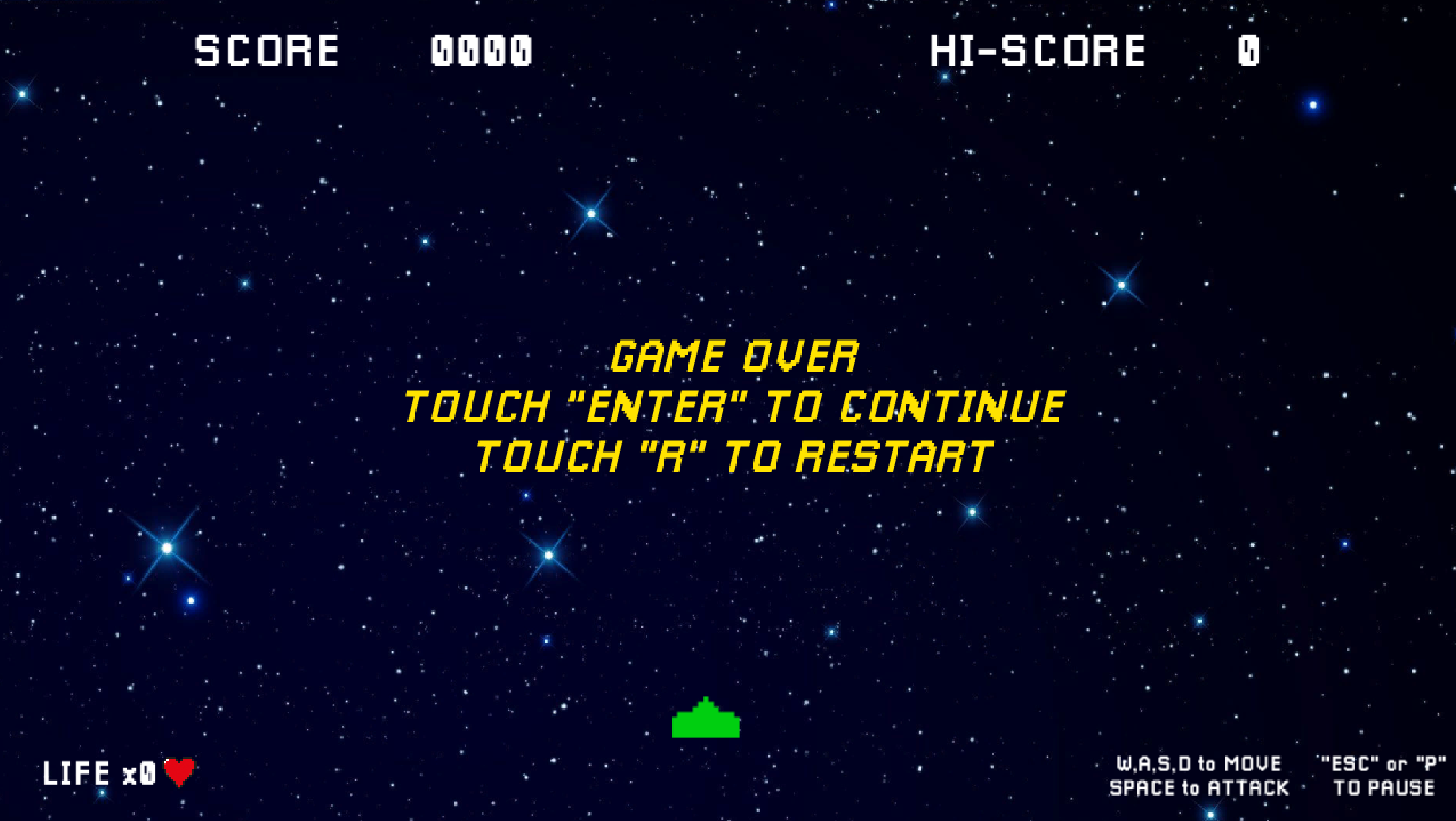Screen dimensions: 1456x821
Task: Click the SCORE counter showing 0000
Action: (482, 50)
